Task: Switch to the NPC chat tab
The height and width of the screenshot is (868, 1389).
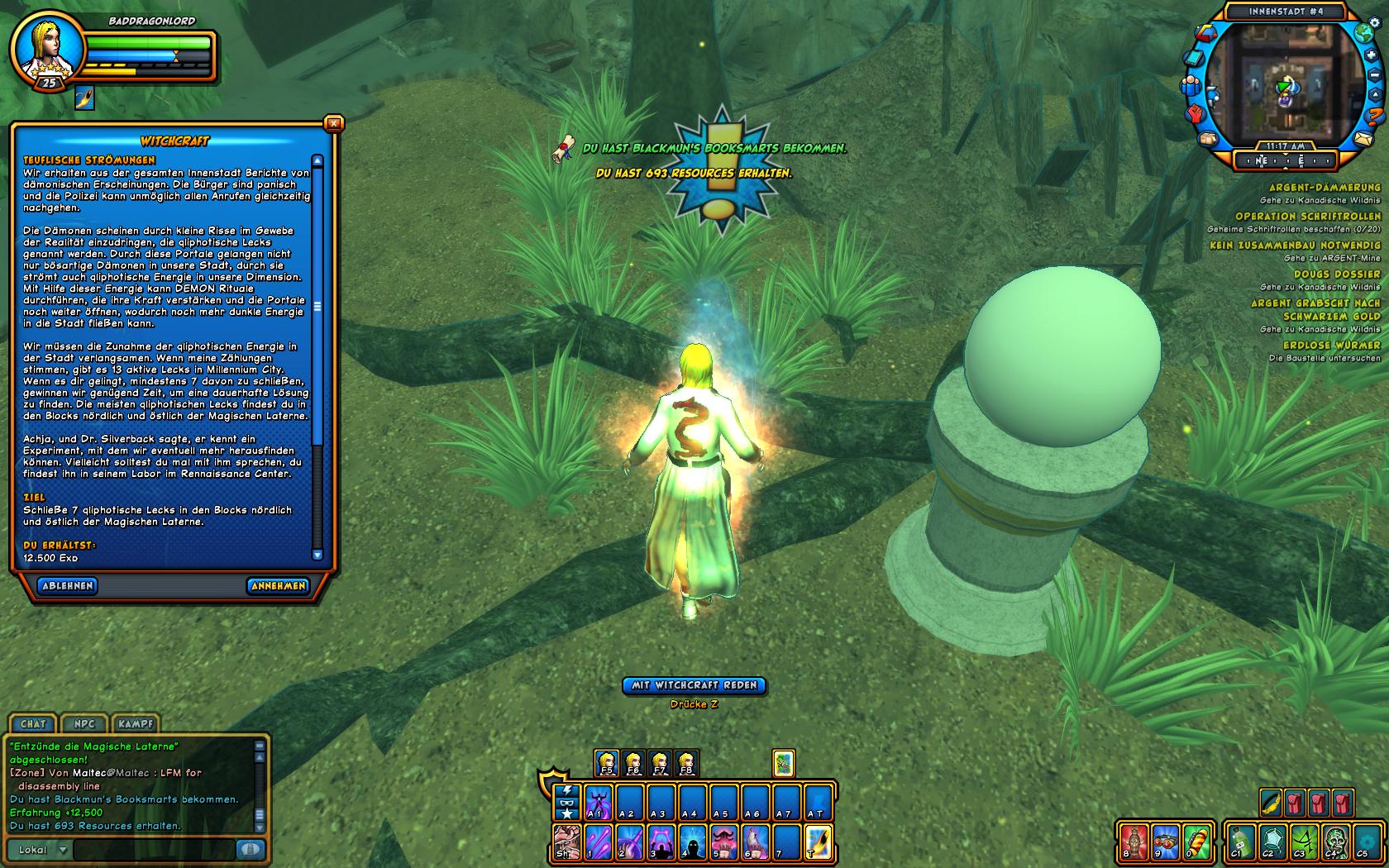Action: coord(84,724)
